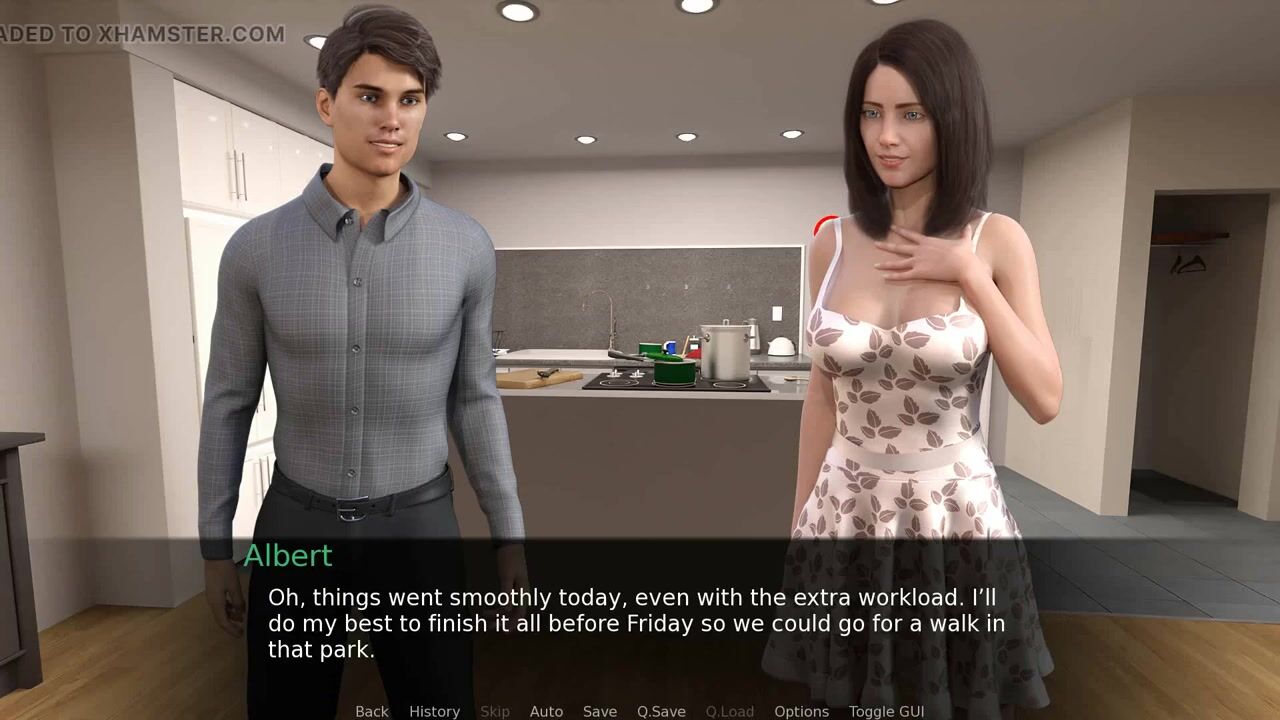1280x720 pixels.
Task: Open the History log
Action: (x=434, y=711)
